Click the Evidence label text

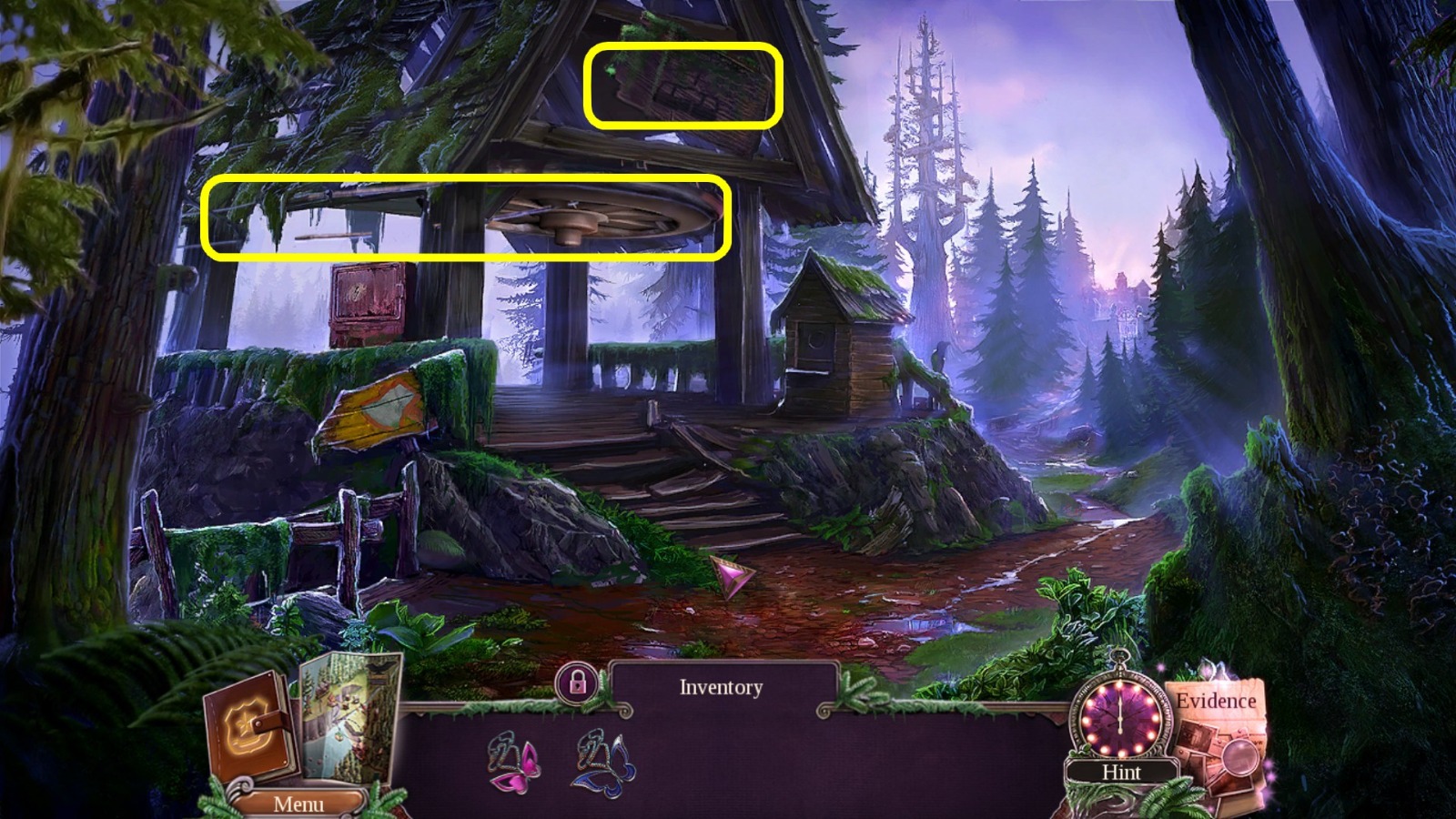pos(1217,703)
